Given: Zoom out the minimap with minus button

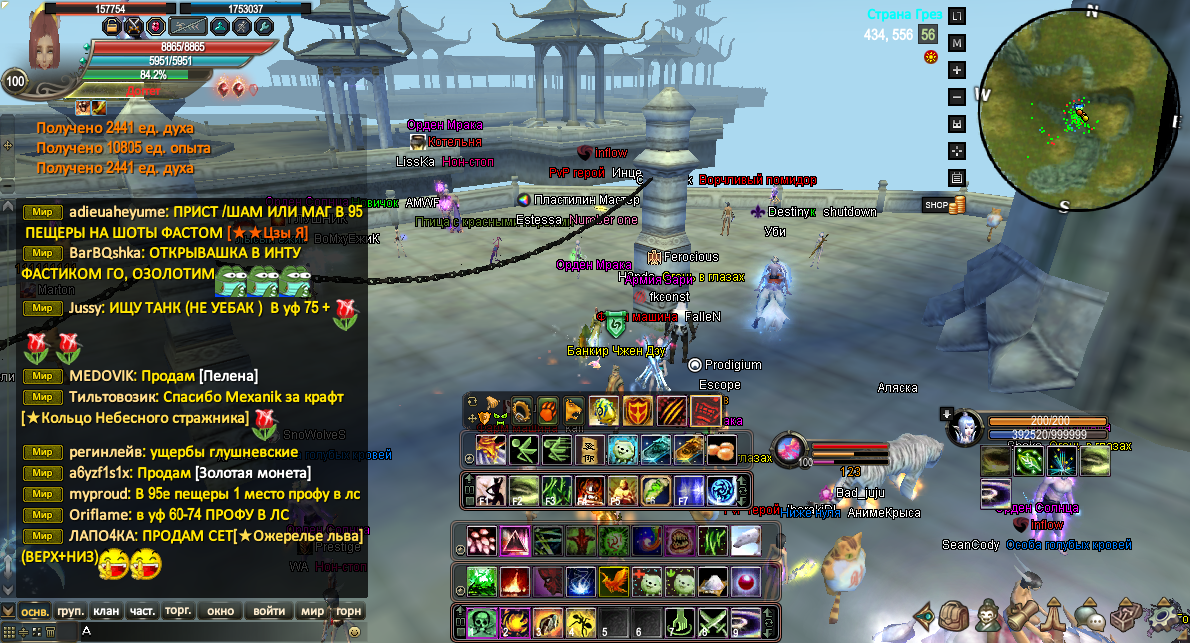Looking at the screenshot, I should pyautogui.click(x=957, y=97).
